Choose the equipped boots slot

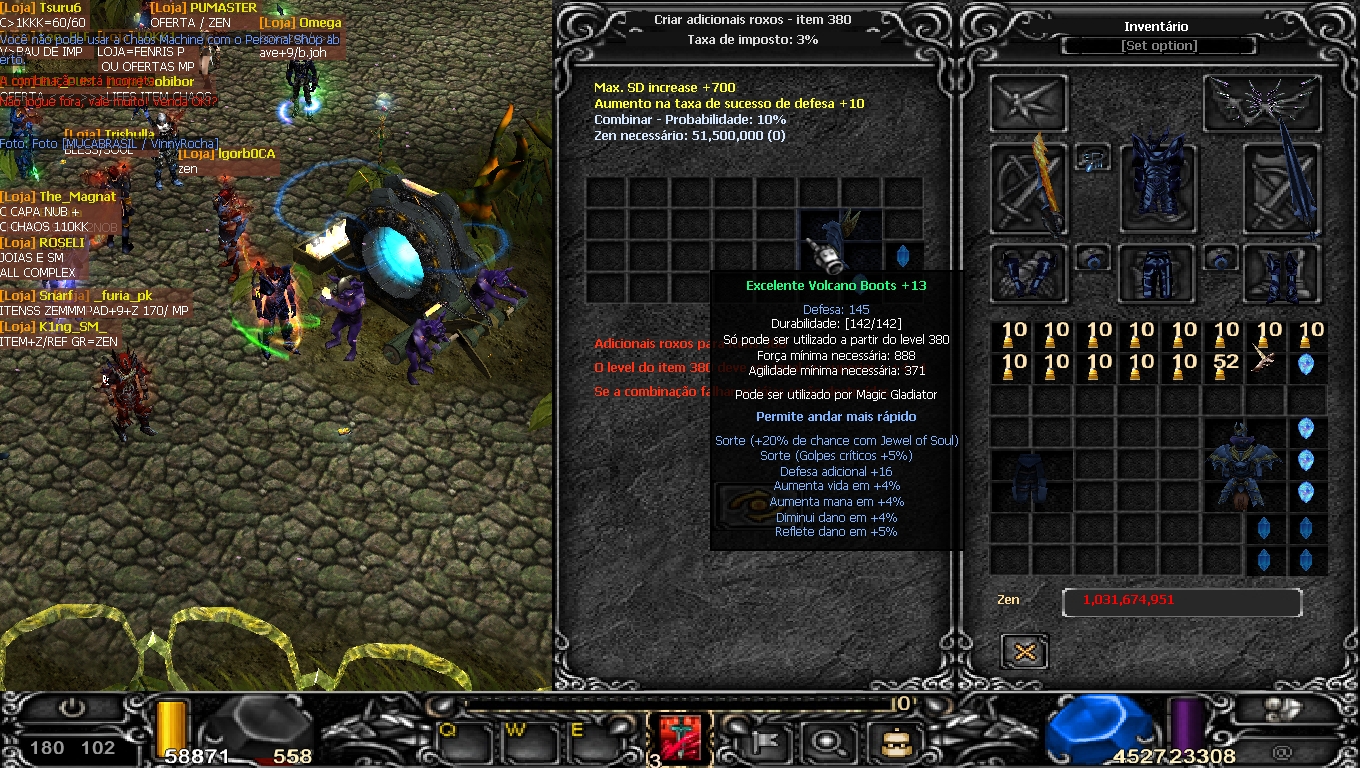[x=1282, y=274]
